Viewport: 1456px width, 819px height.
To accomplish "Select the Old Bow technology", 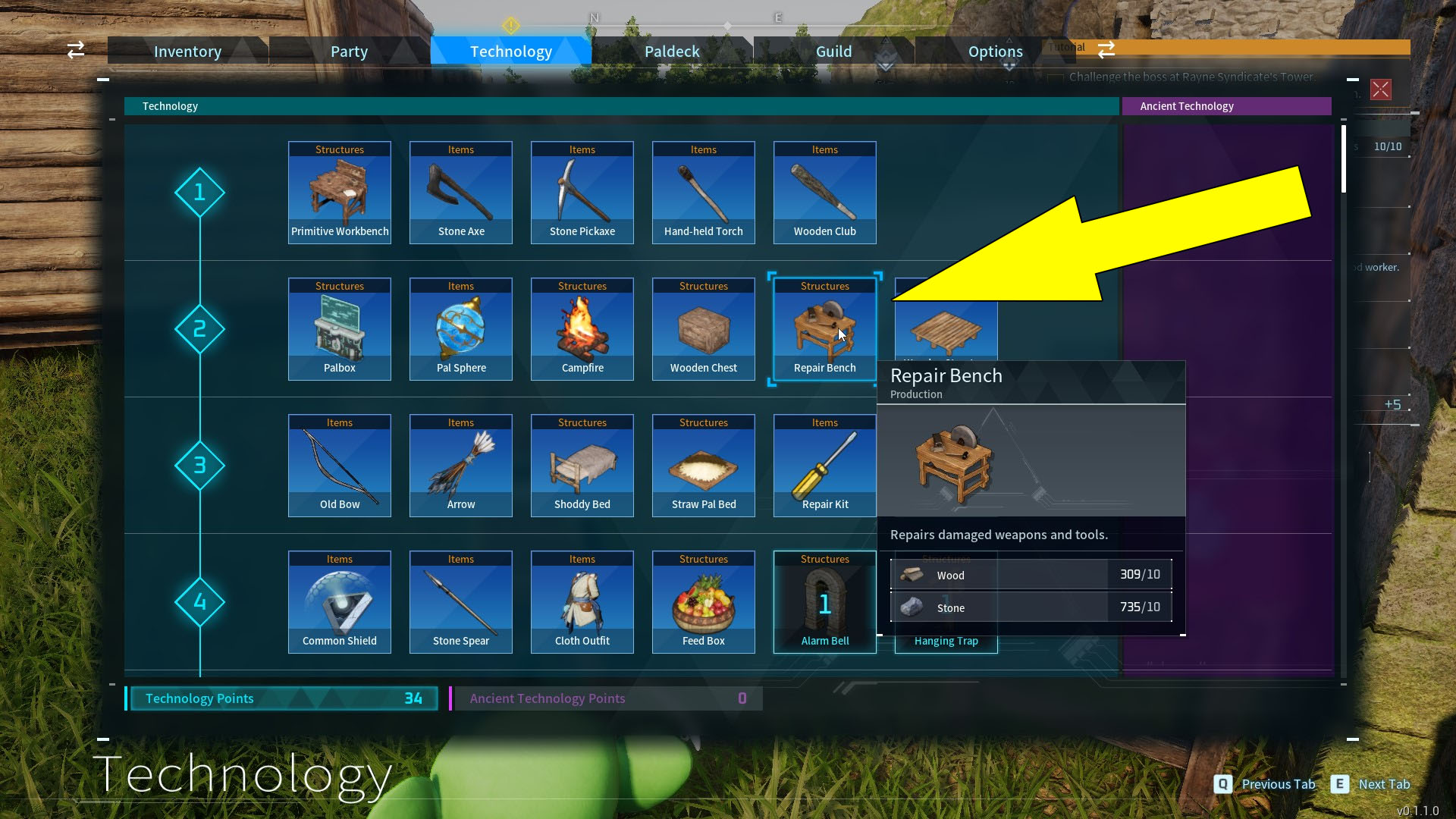I will pos(339,465).
